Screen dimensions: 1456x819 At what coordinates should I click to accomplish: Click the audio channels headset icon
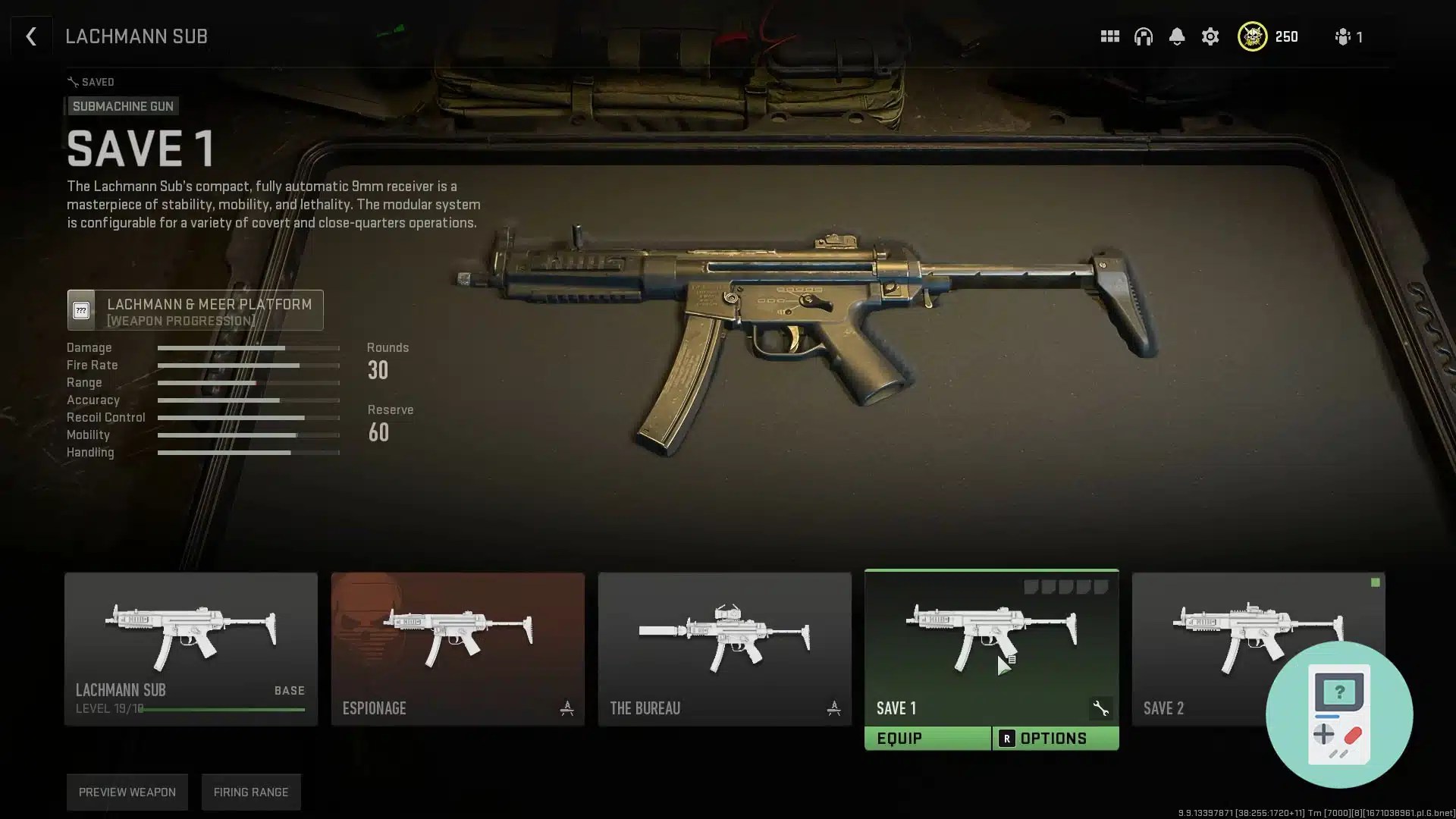point(1144,36)
